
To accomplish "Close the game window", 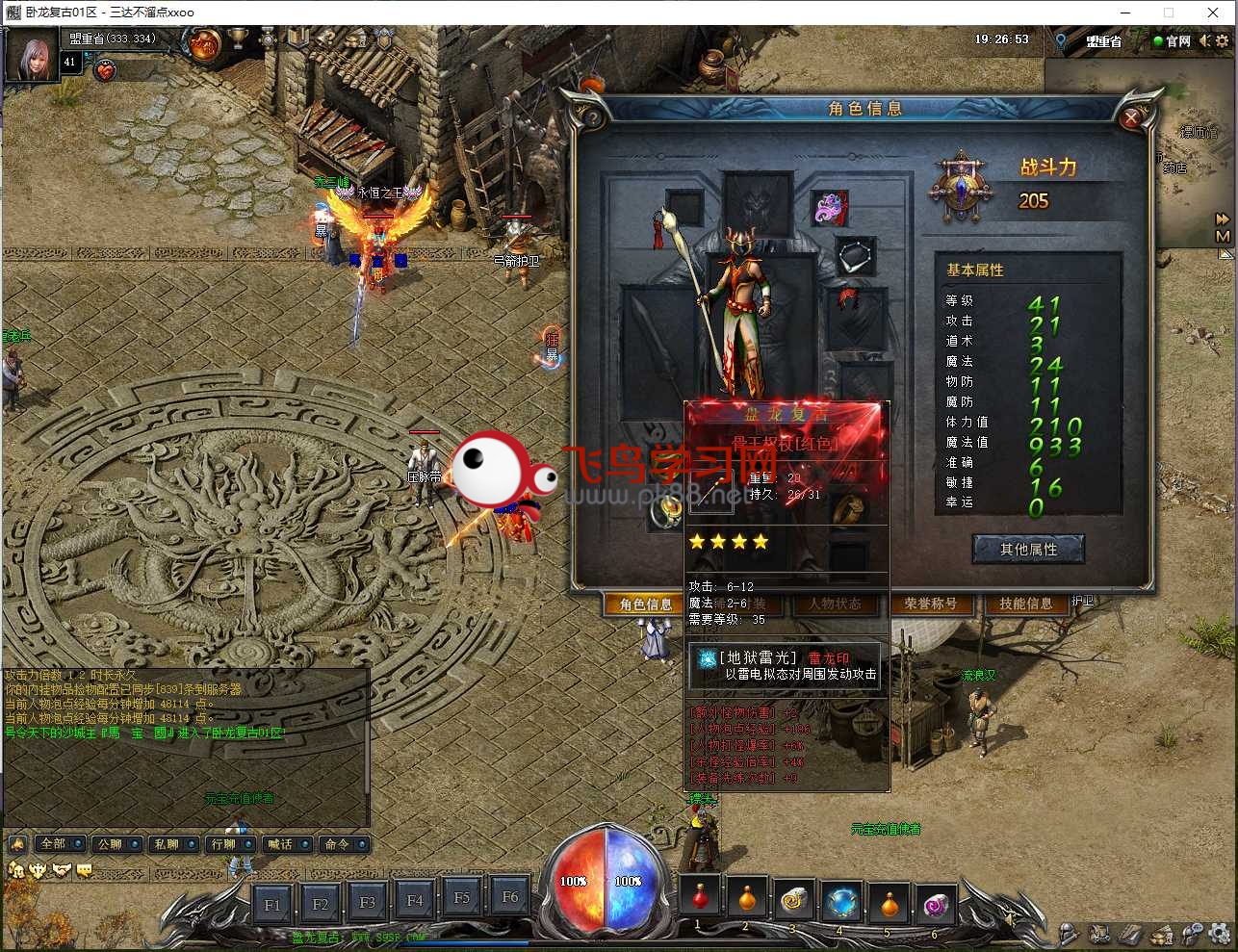I will point(1213,13).
